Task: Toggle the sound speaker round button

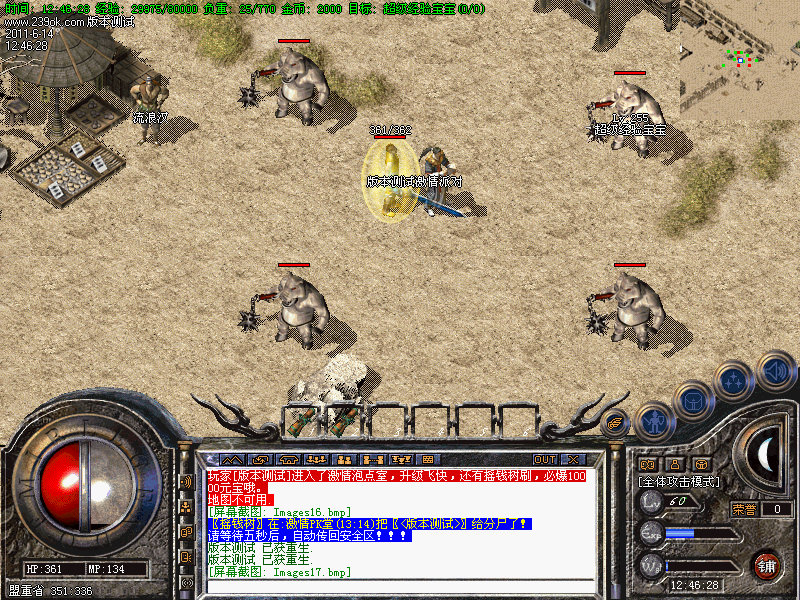Action: [x=775, y=370]
